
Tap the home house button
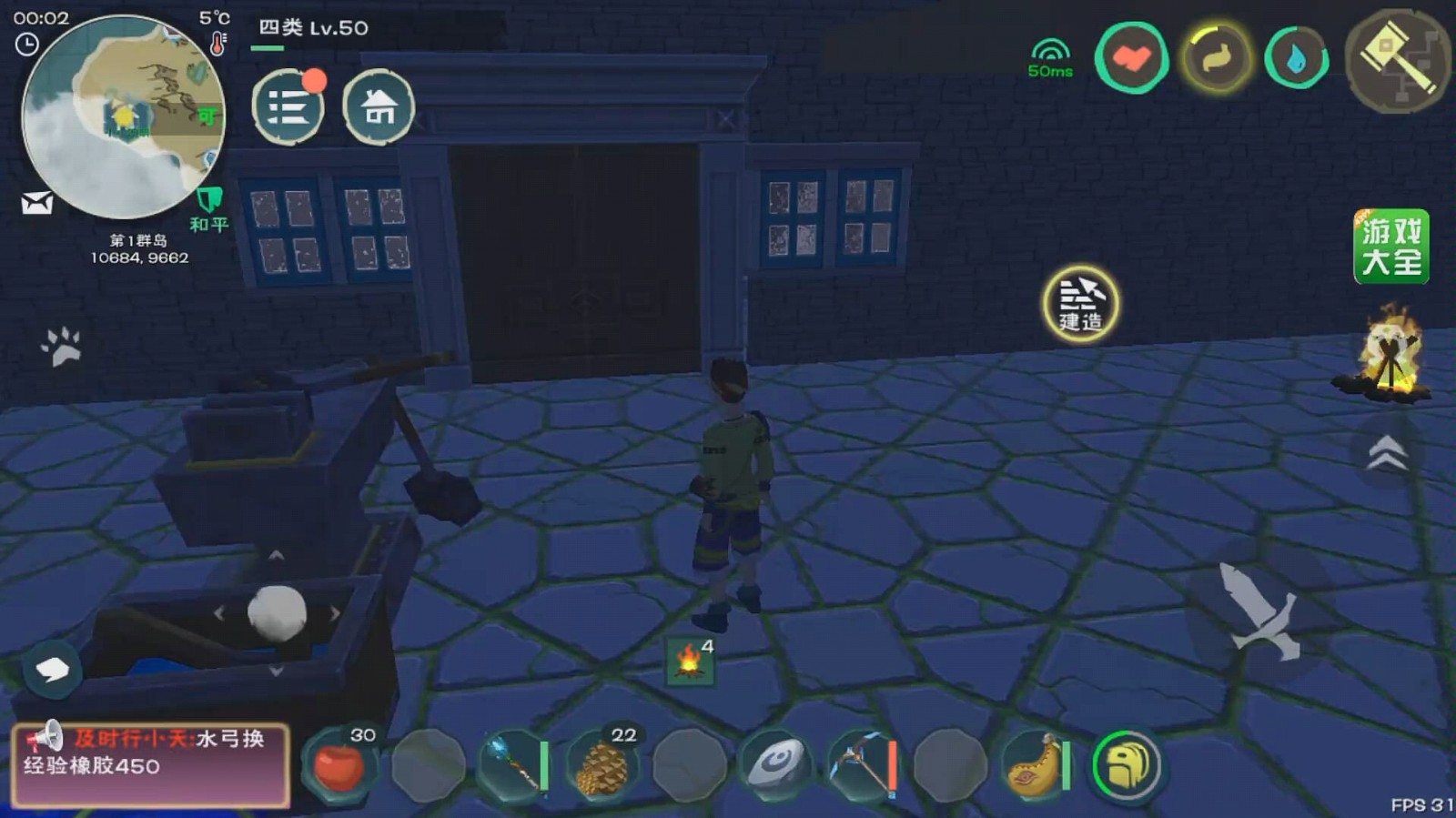[379, 107]
